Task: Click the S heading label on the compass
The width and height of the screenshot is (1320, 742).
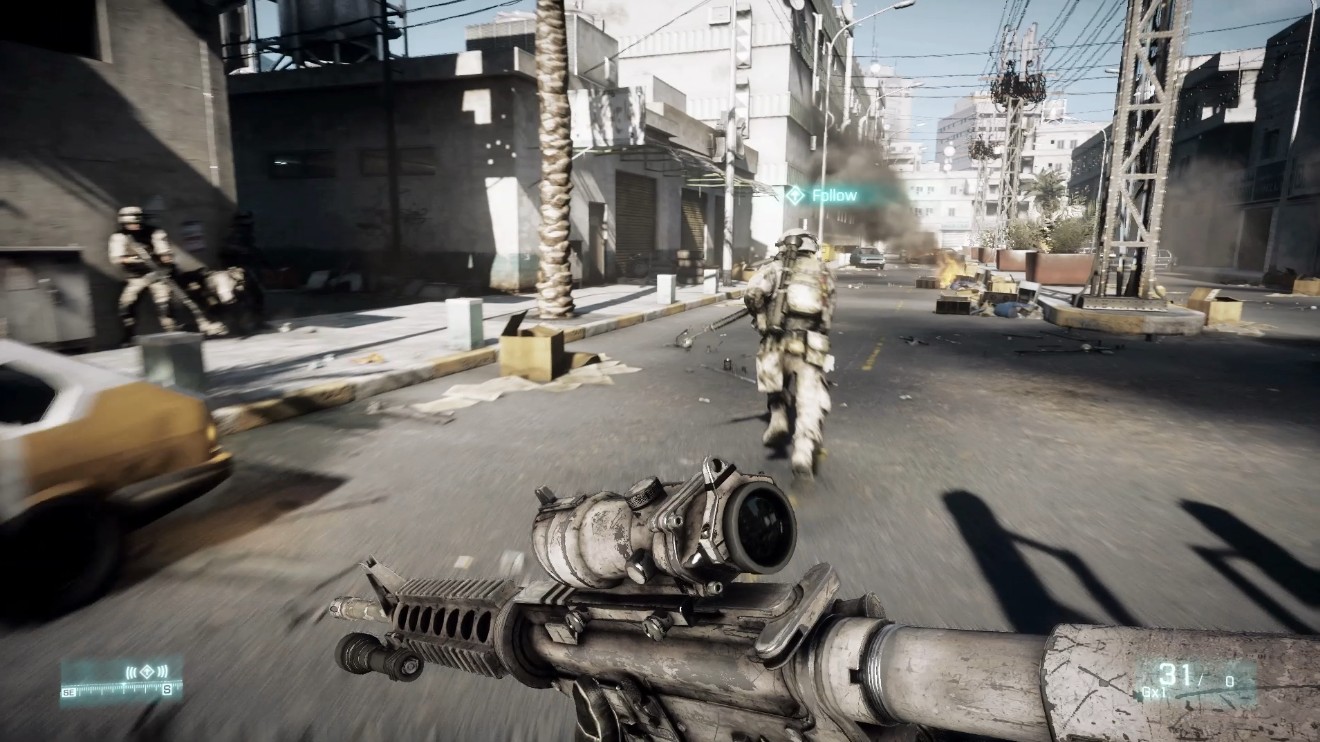Action: [x=168, y=690]
